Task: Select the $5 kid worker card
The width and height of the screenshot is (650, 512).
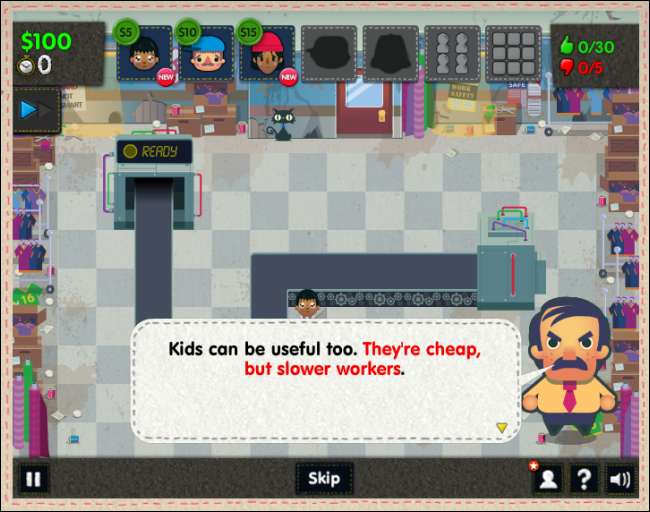Action: (144, 54)
